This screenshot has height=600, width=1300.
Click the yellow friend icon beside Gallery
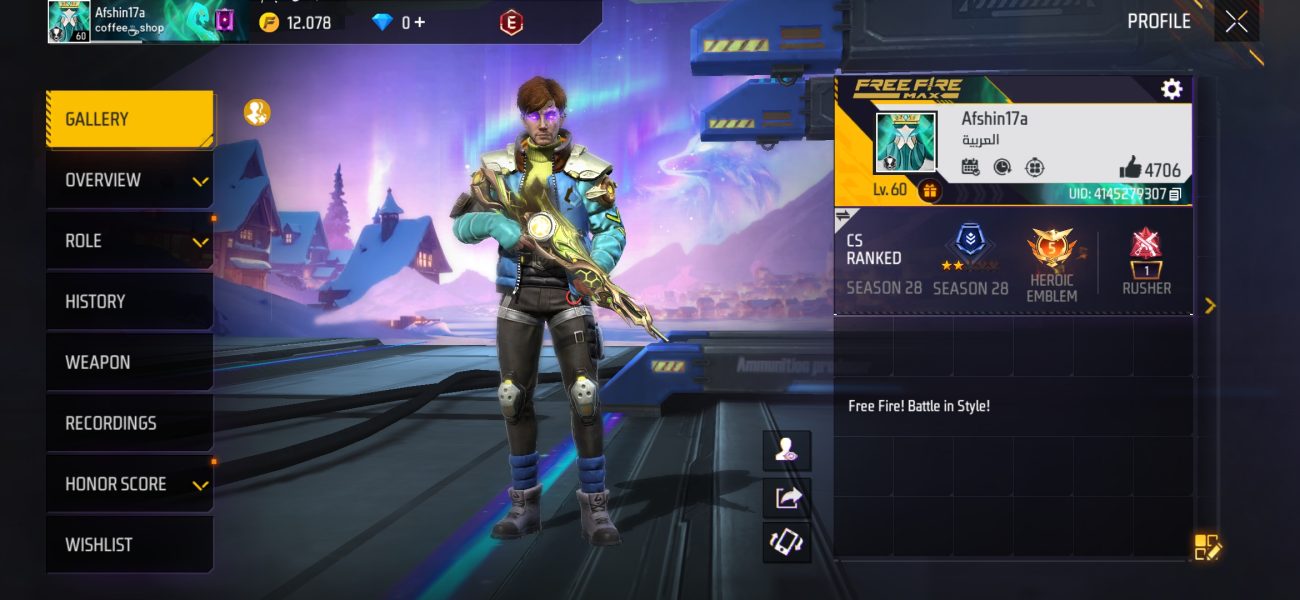coord(257,113)
